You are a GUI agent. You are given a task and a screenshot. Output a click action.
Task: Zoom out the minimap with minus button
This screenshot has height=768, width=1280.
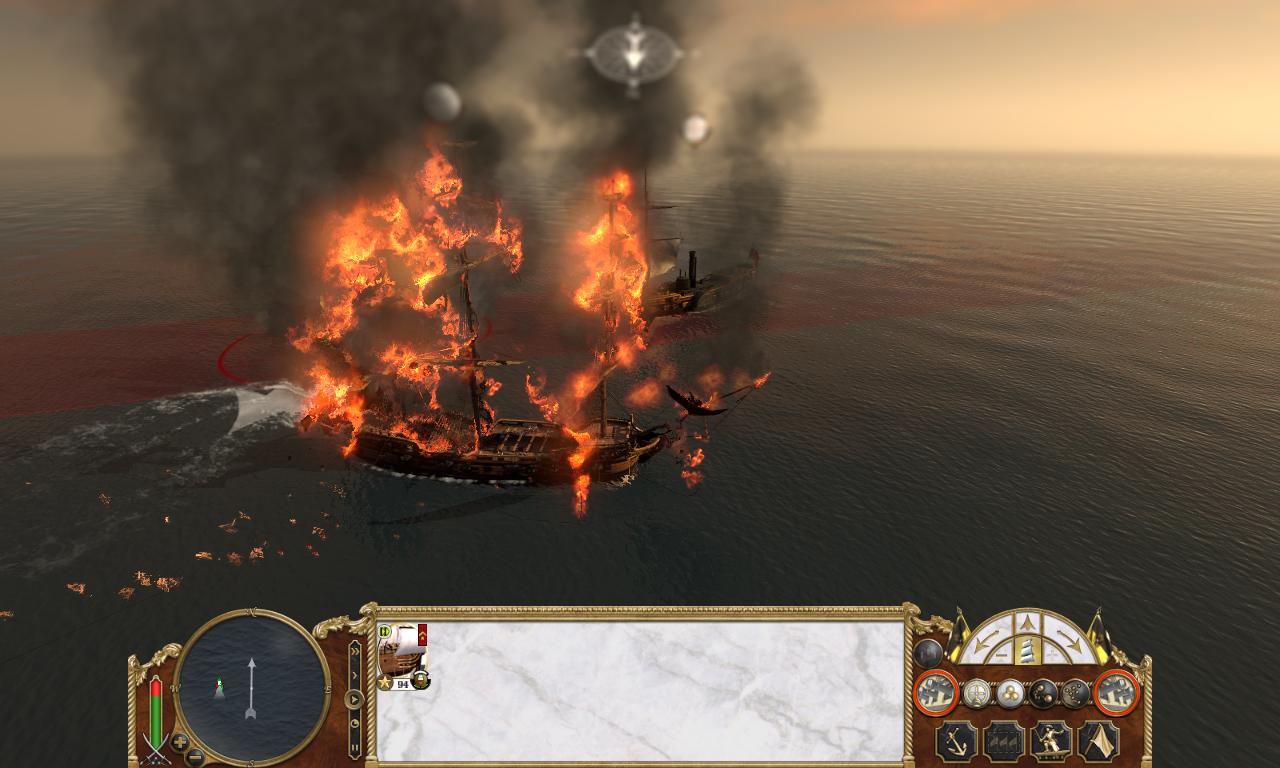click(196, 757)
